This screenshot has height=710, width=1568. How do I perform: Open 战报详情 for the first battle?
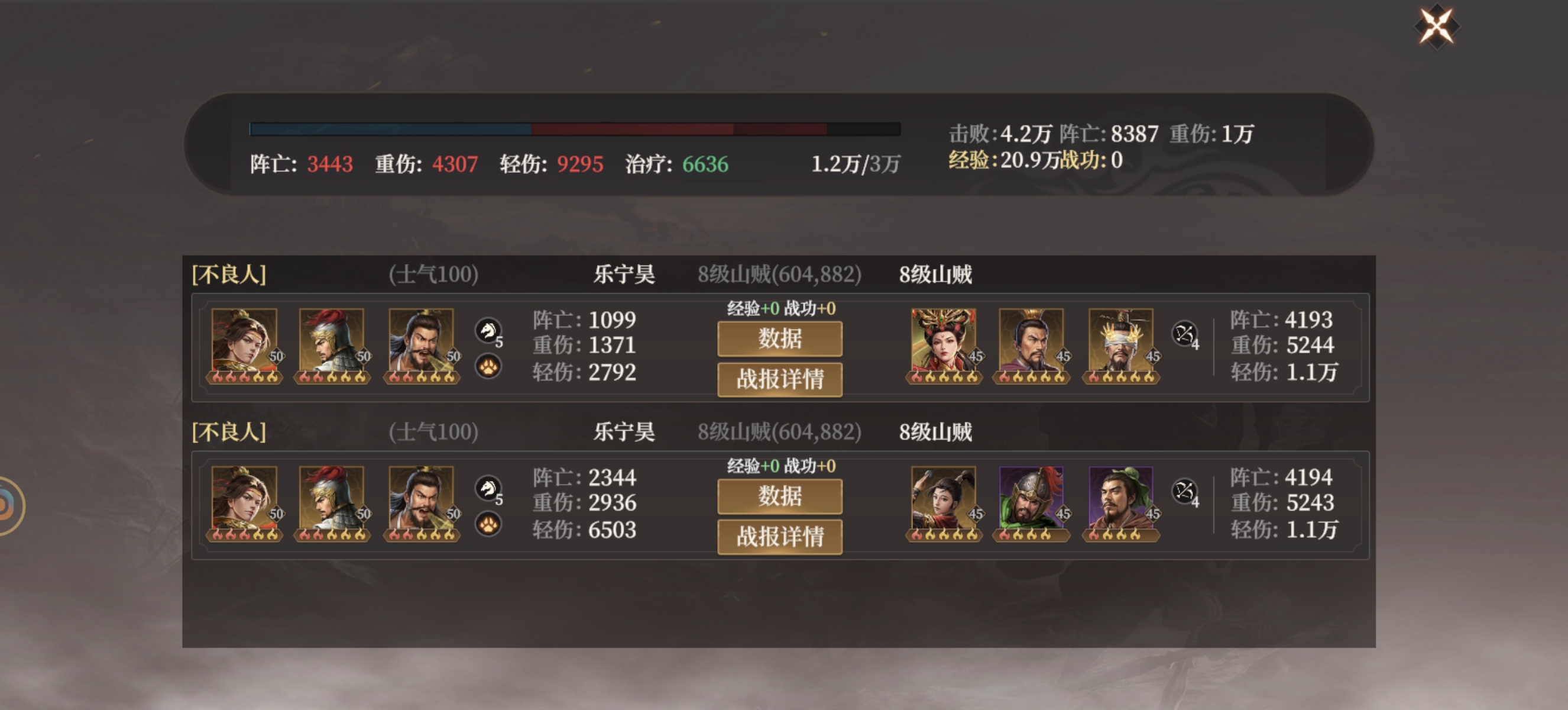point(780,379)
